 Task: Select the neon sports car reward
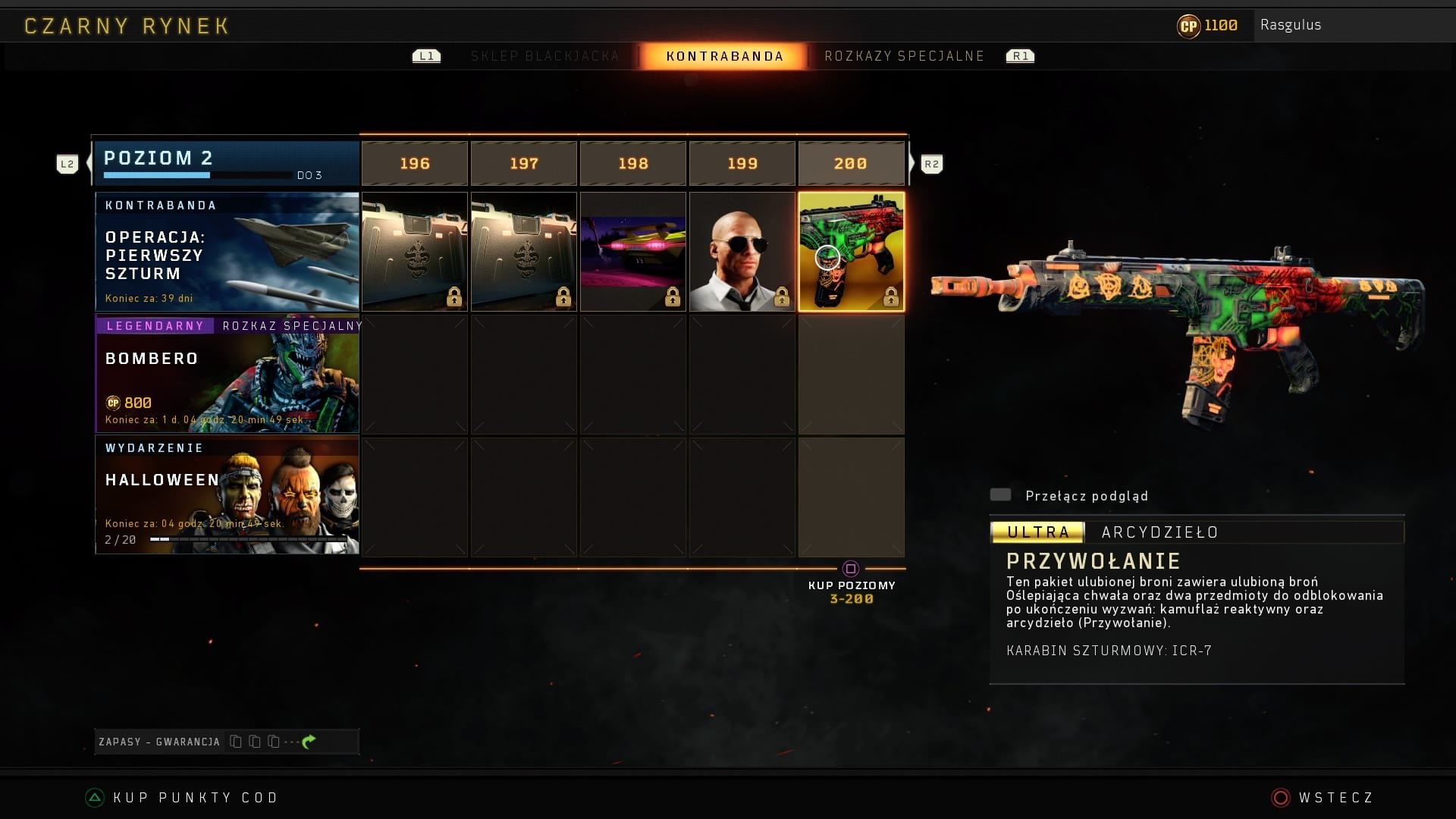pos(633,252)
